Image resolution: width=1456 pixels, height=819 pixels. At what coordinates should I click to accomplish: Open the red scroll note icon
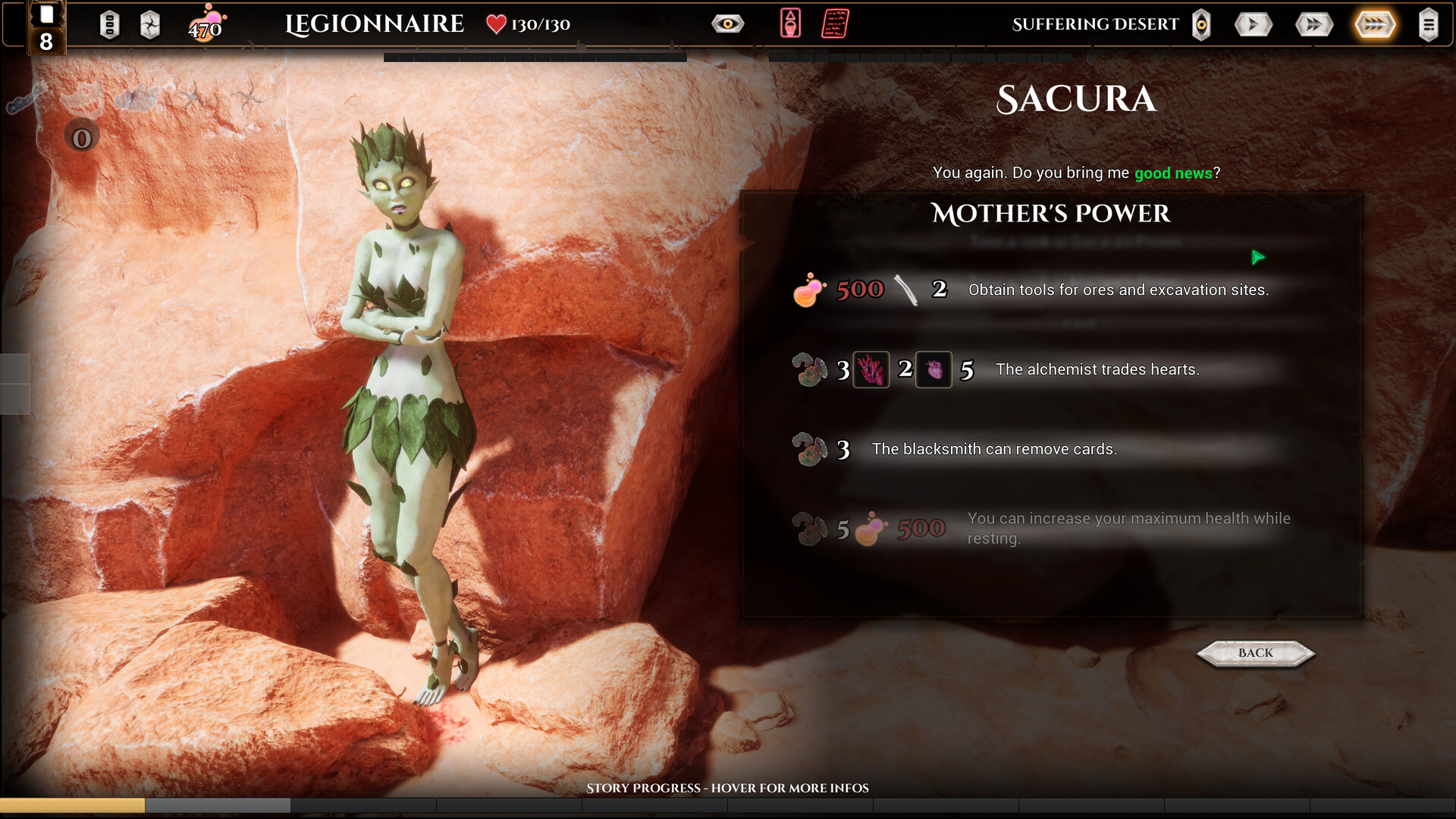pos(835,24)
